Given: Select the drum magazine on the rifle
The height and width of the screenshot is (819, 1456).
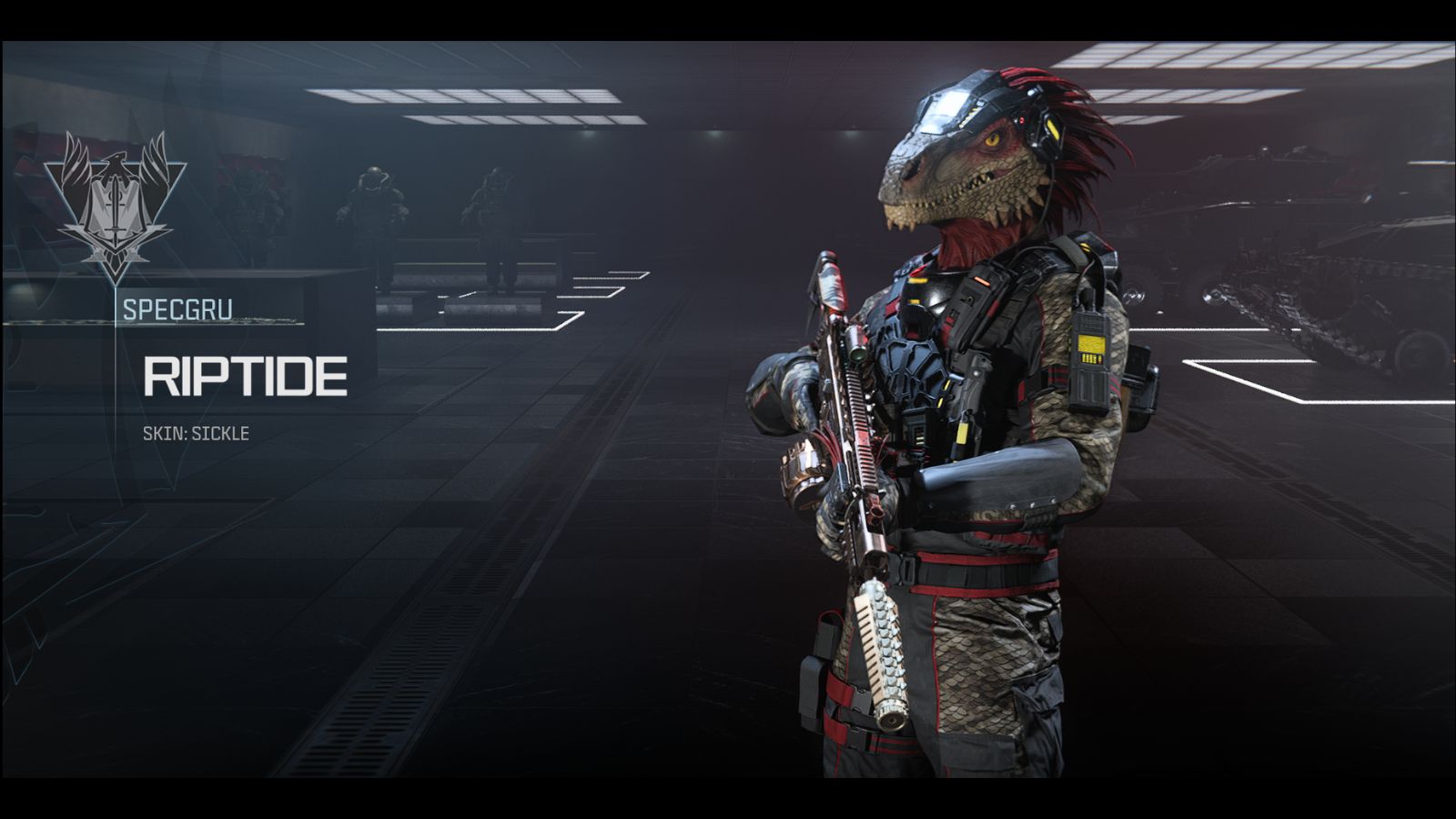Looking at the screenshot, I should tap(799, 469).
